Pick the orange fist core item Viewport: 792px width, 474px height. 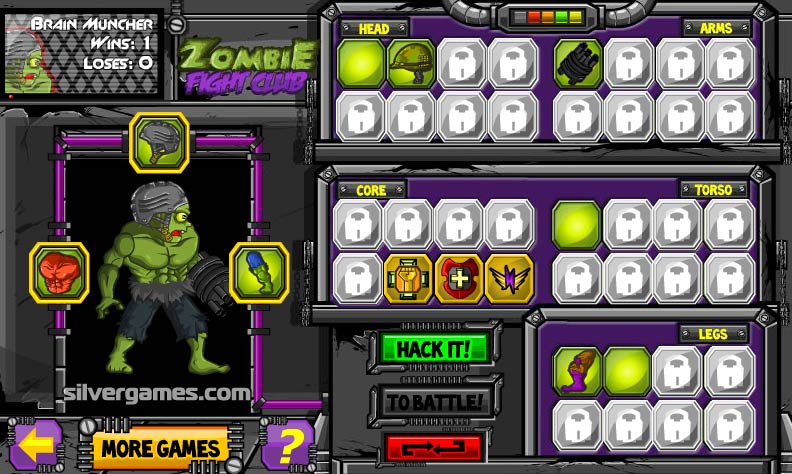[409, 277]
